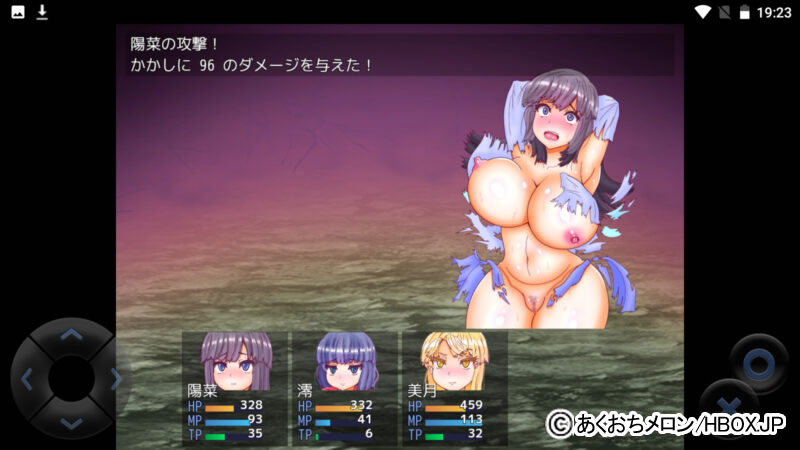800x450 pixels.
Task: Tap the virtual D-pad left arrow
Action: pos(27,379)
